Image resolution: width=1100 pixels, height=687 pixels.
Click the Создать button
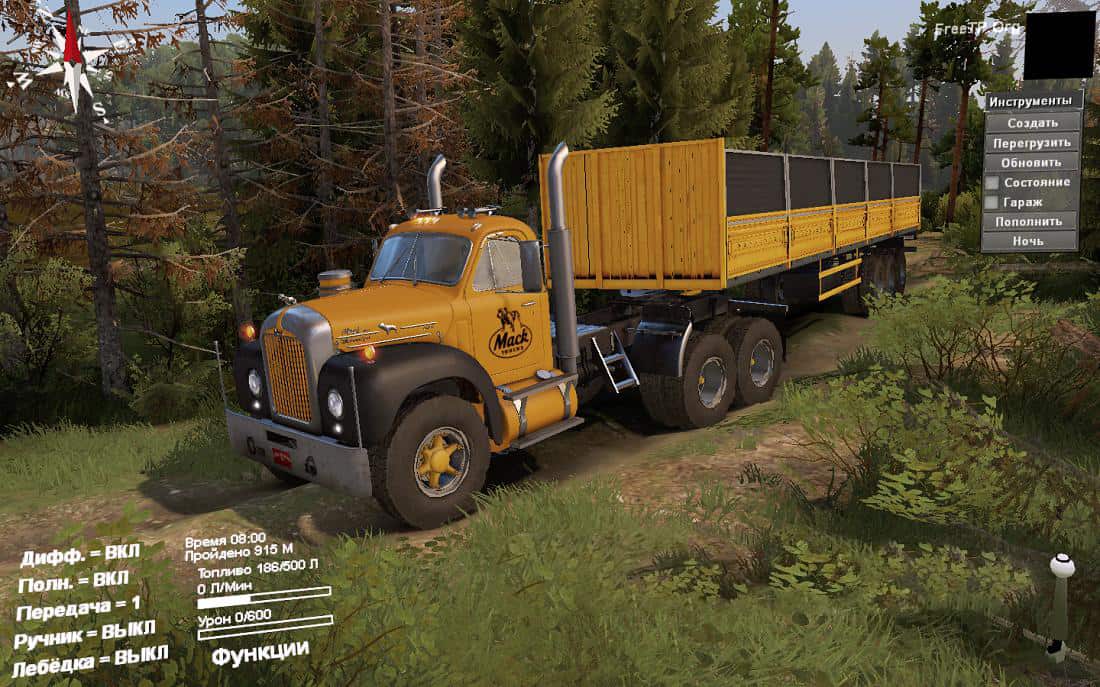coord(1032,122)
